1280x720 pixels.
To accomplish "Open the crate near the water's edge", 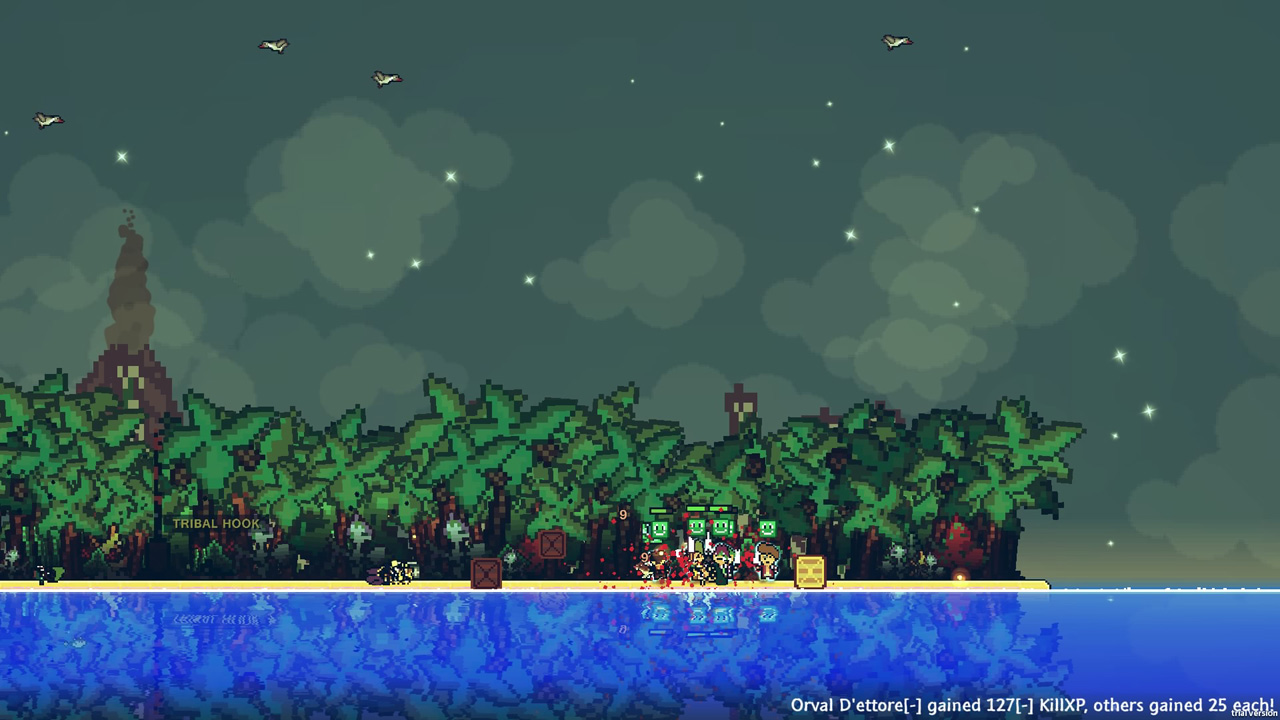I will coord(485,573).
